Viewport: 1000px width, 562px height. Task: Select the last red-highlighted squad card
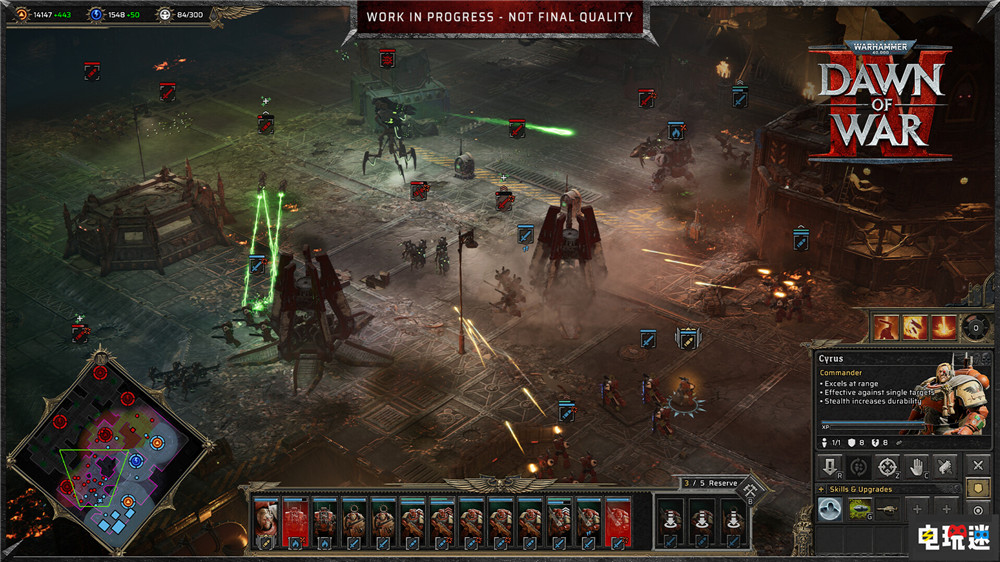coord(618,522)
